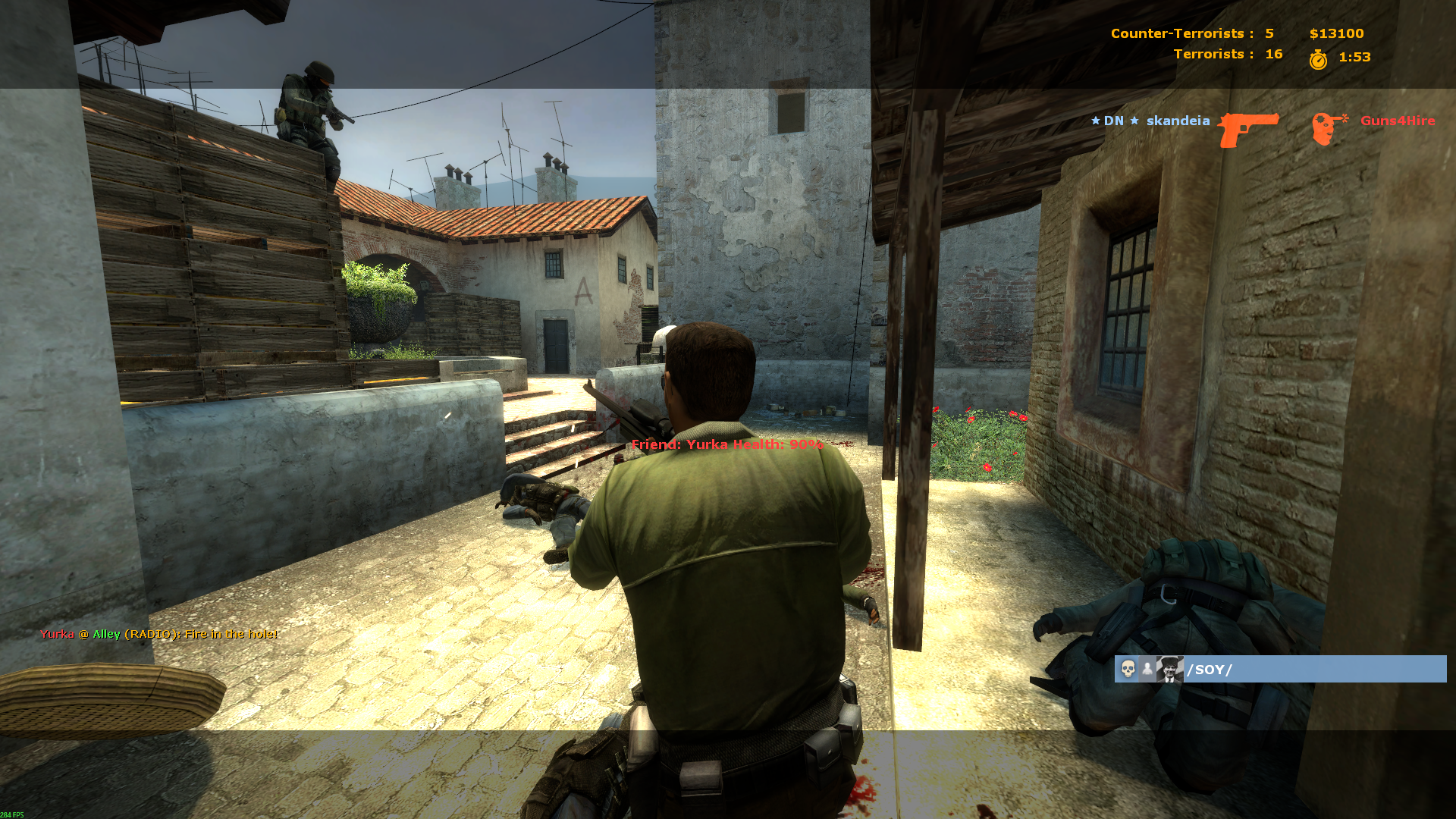Select the headshot icon in the kill feed

[x=1329, y=128]
